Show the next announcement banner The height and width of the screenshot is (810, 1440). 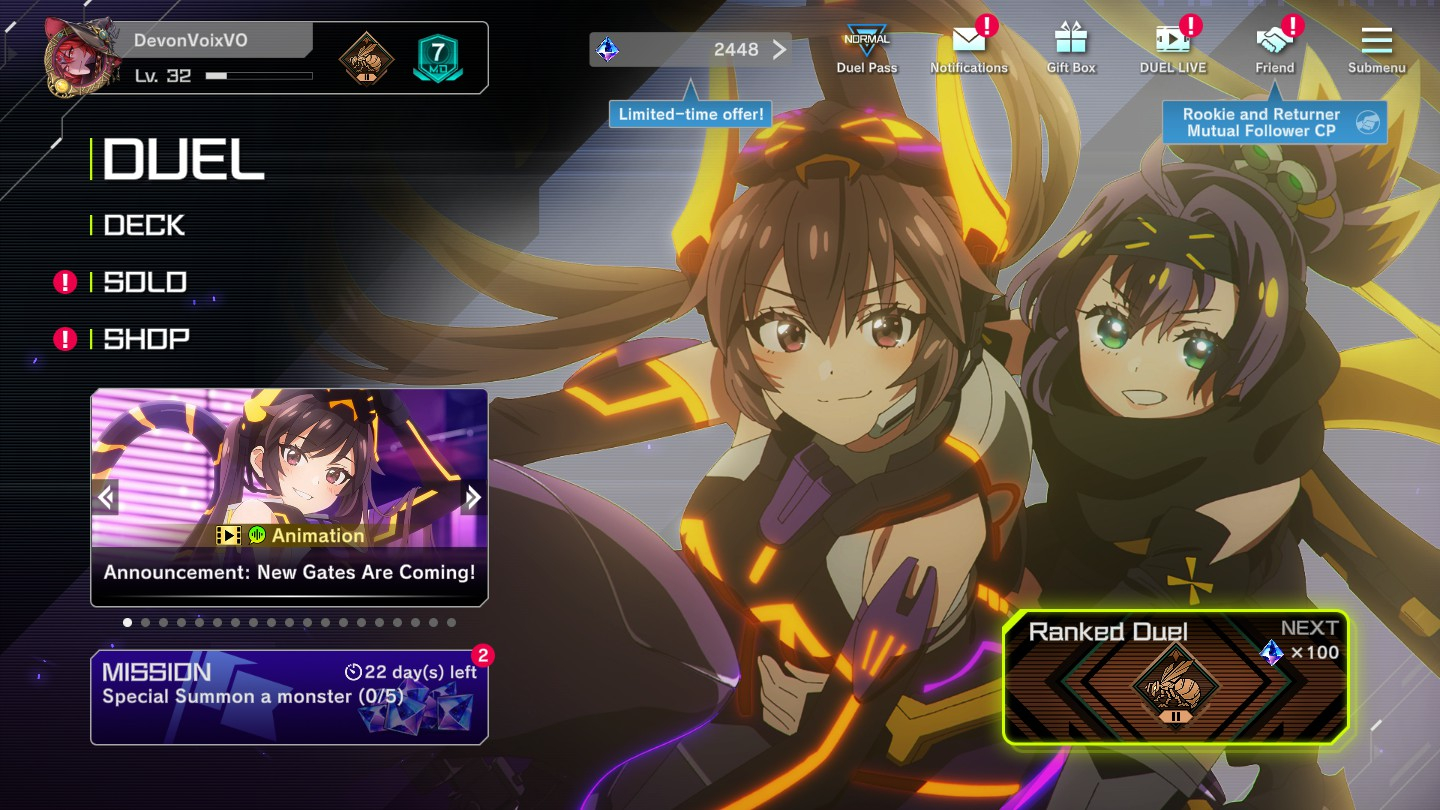click(x=473, y=497)
